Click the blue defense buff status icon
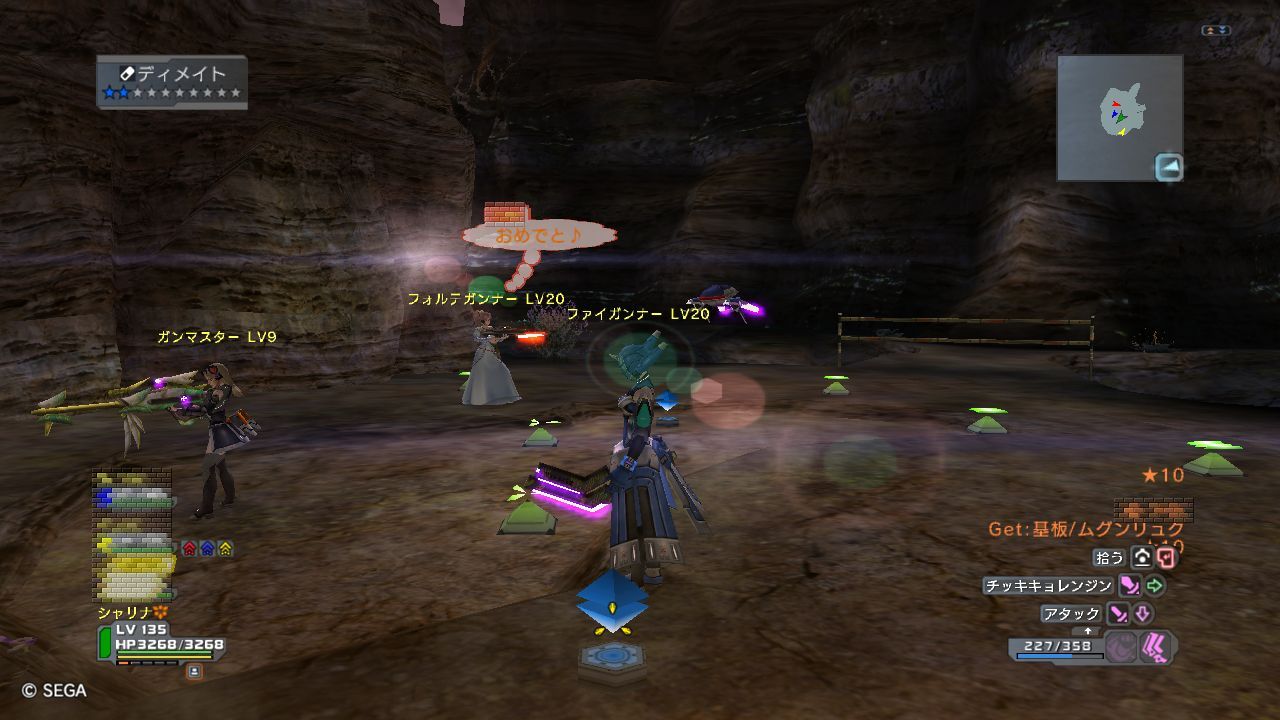Screen dimensions: 1280x720 pos(207,548)
